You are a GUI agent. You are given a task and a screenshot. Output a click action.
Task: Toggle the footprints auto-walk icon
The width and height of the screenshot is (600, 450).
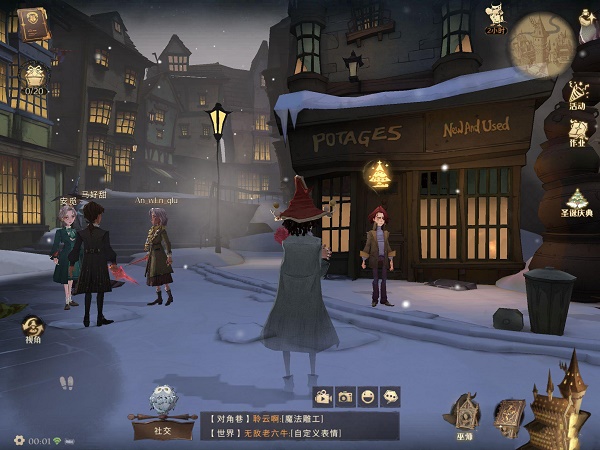[66, 383]
